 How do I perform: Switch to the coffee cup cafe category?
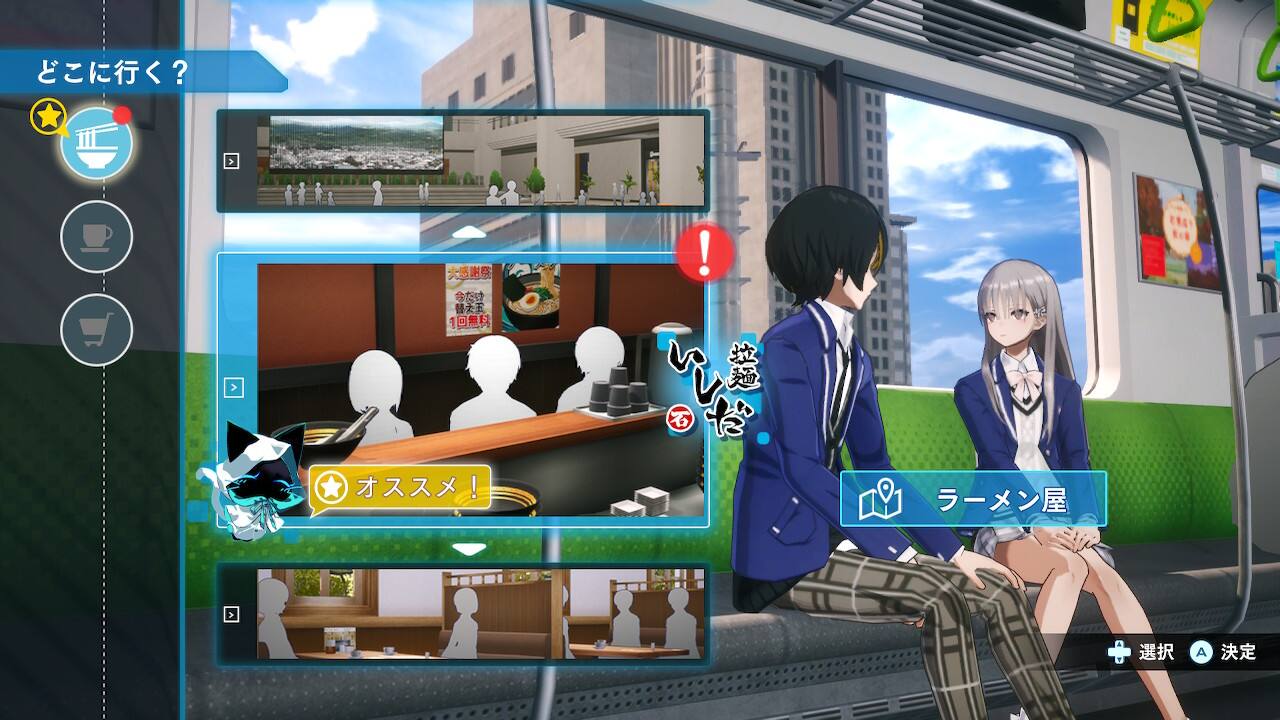pos(97,237)
